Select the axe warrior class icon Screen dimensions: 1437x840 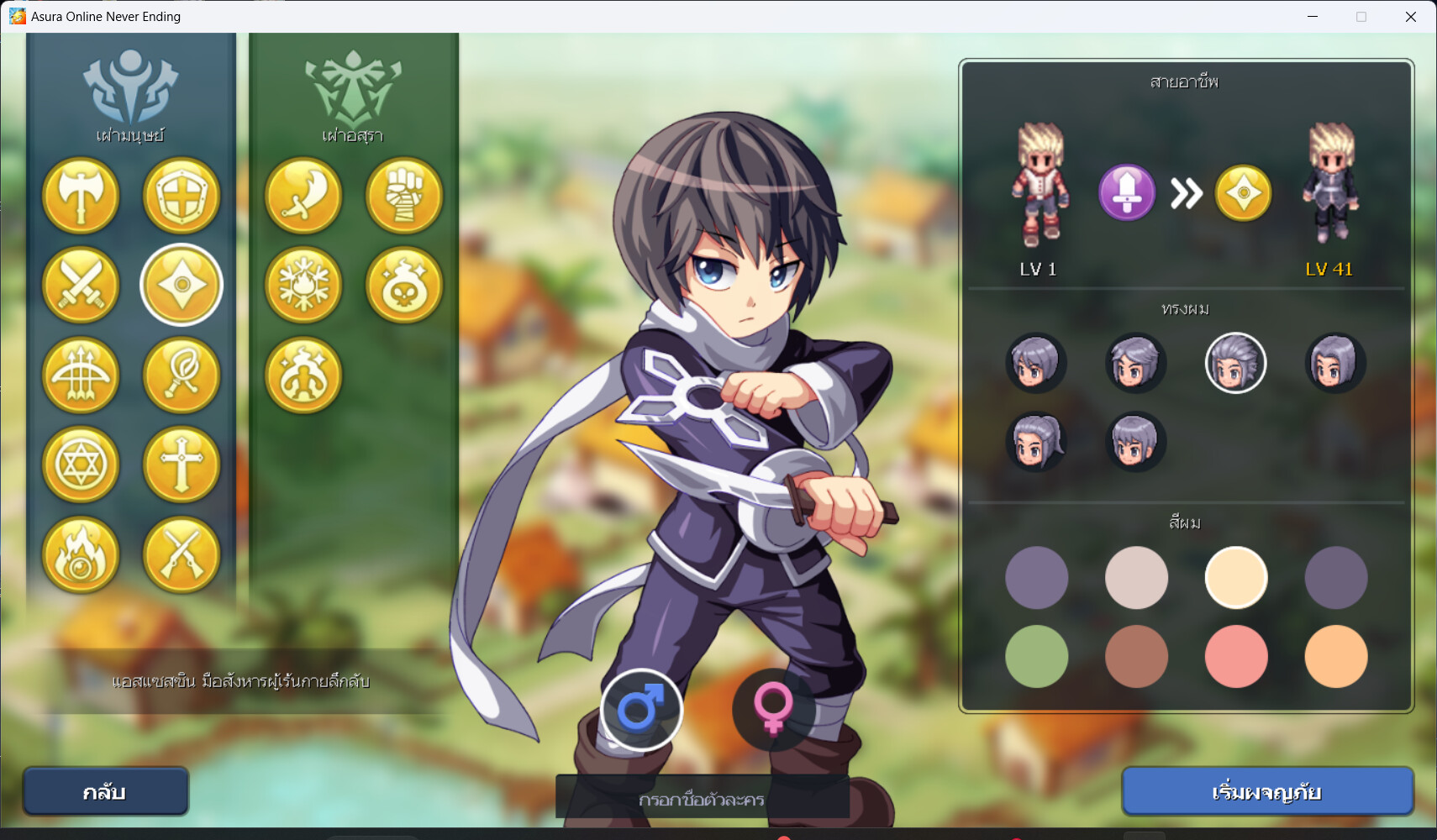pos(82,197)
